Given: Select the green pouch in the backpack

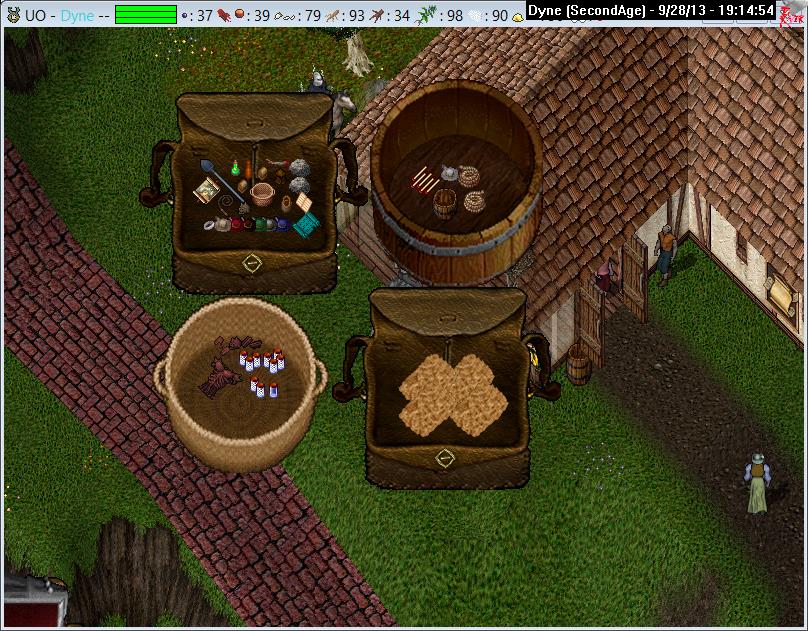Looking at the screenshot, I should pos(260,225).
